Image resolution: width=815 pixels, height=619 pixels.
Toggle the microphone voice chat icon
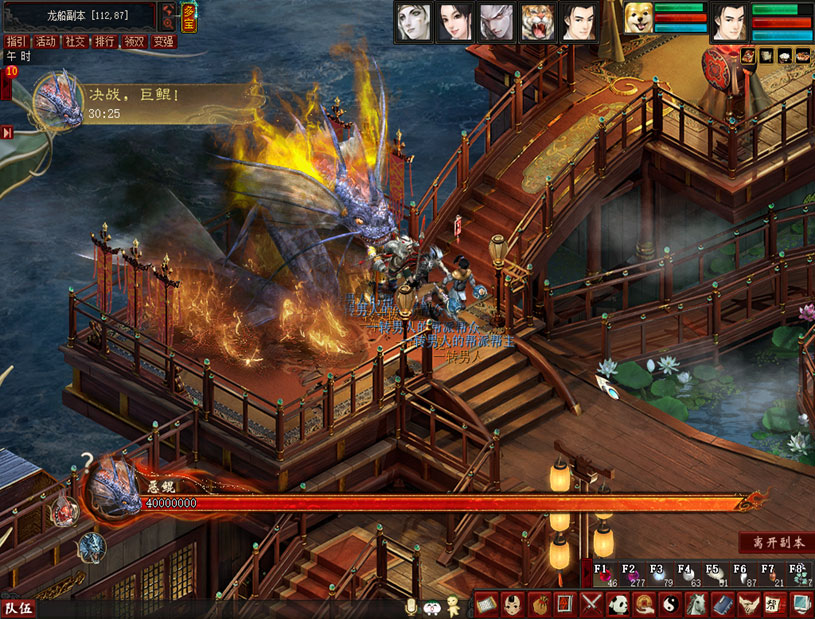[x=410, y=606]
